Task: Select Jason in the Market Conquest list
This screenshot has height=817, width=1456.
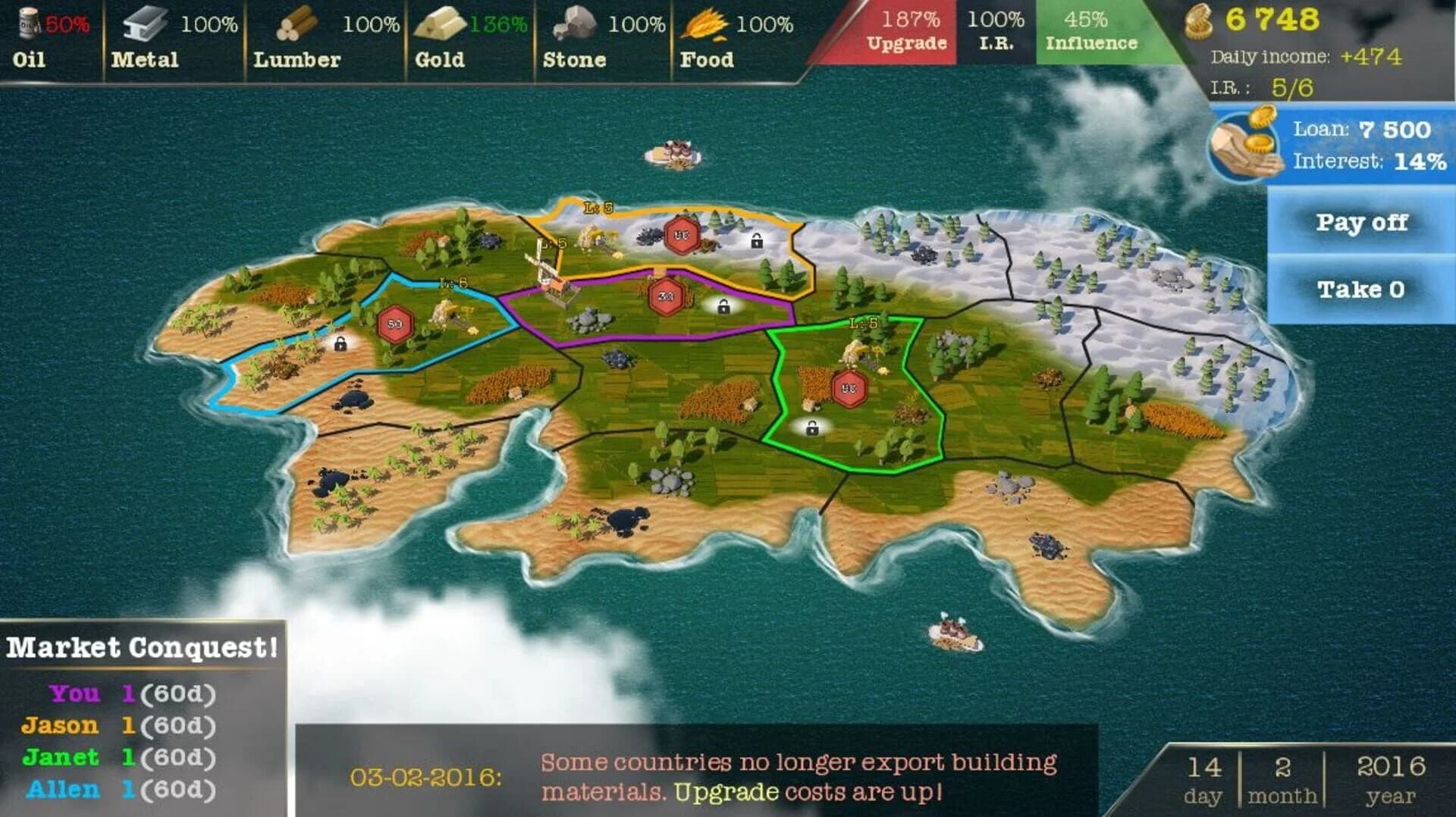Action: pos(61,725)
